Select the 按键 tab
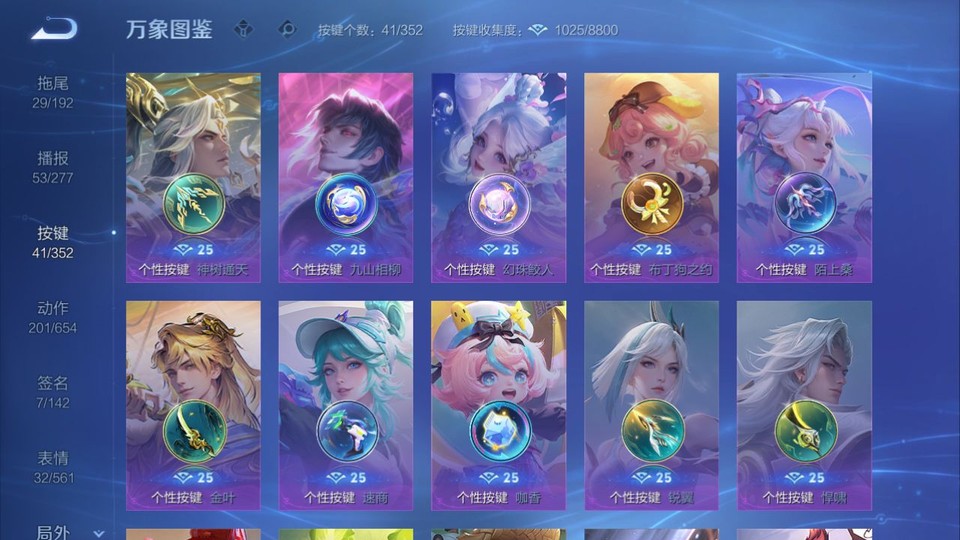 (x=53, y=242)
